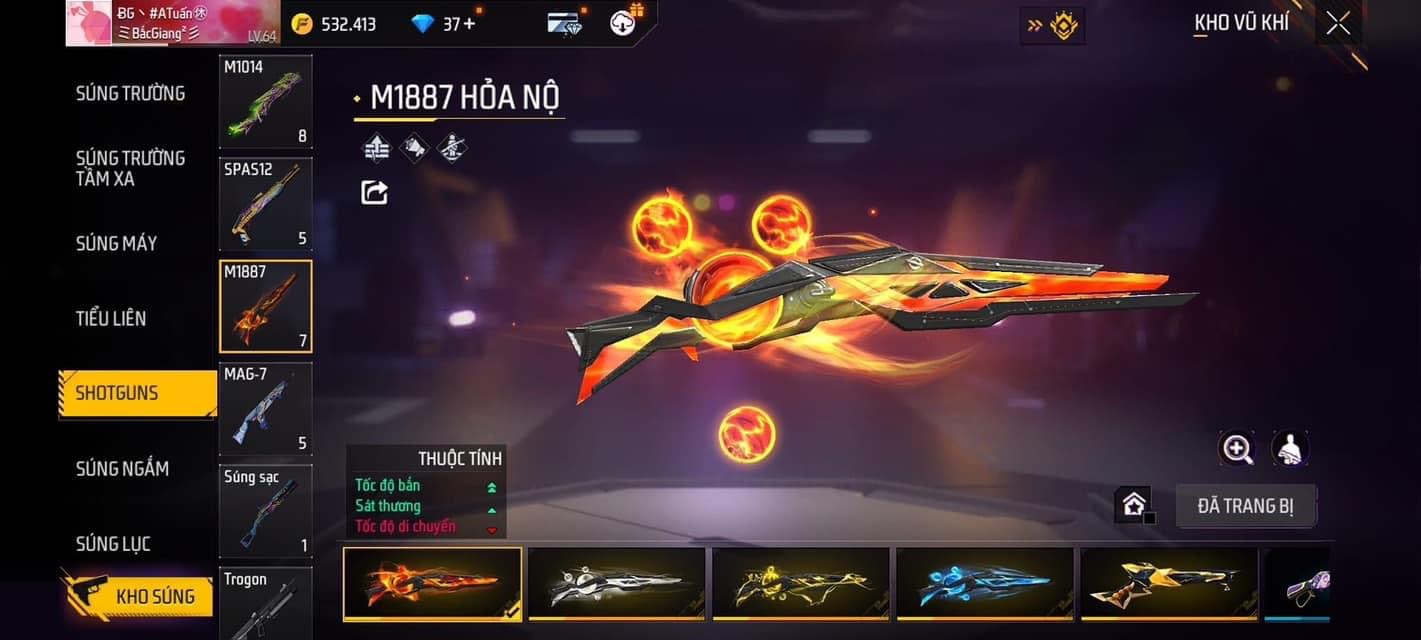Viewport: 1421px width, 640px height.
Task: Select the Trogon weapon tile
Action: coord(265,603)
